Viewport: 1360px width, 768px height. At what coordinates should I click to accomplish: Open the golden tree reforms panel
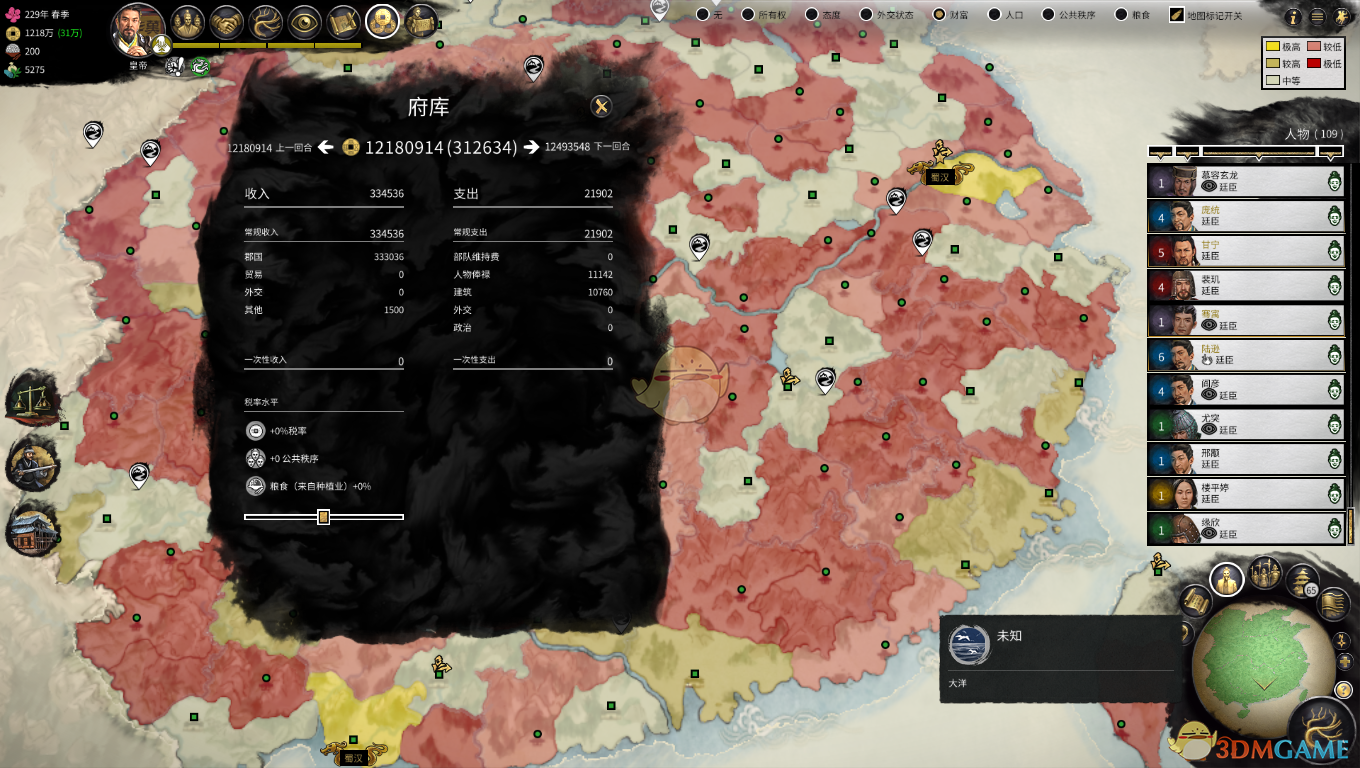[x=267, y=22]
